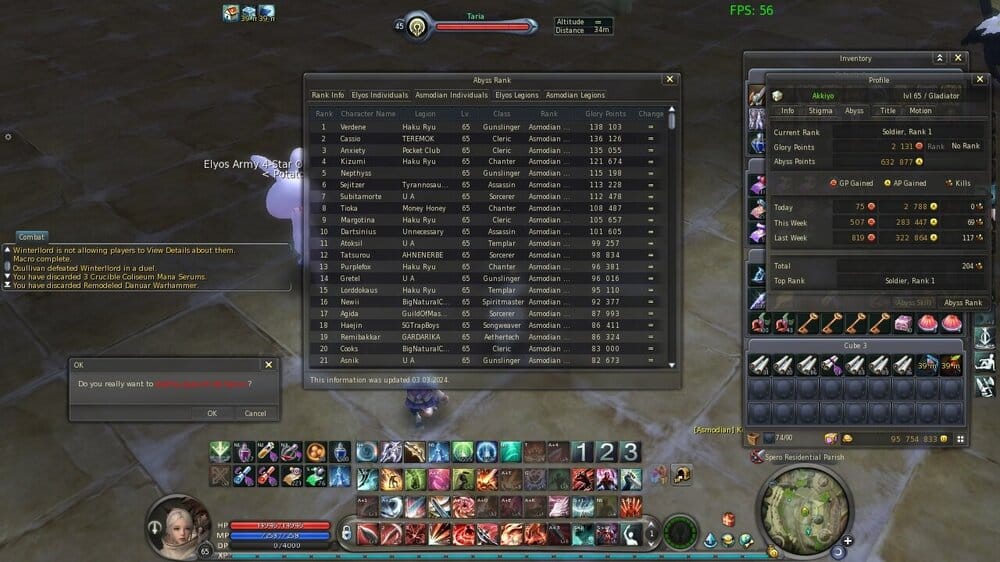
Task: Confirm the dialog with the OK button
Action: [211, 413]
